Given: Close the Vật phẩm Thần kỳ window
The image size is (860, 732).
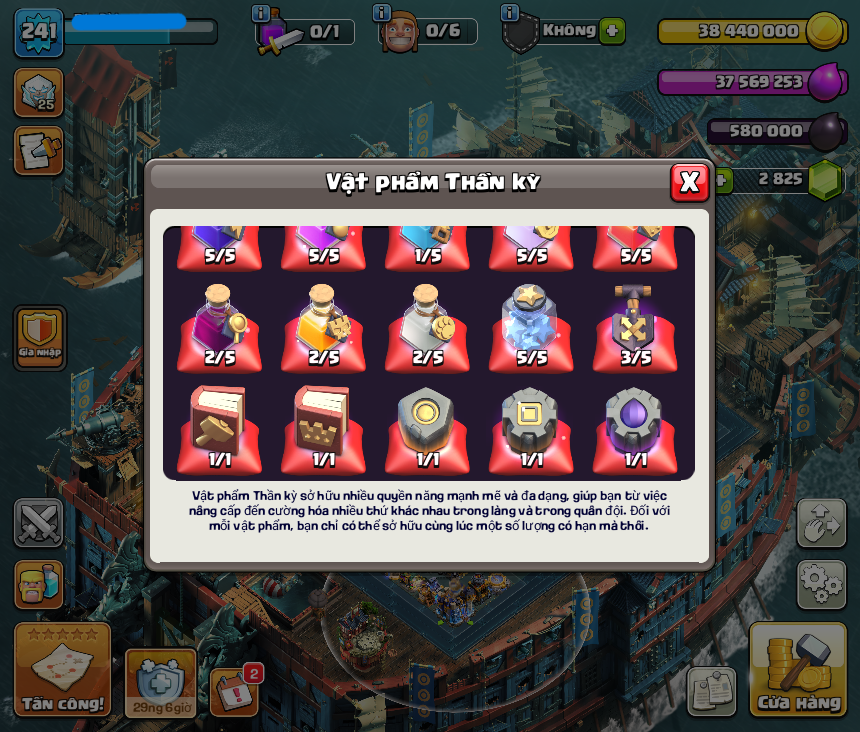Looking at the screenshot, I should tap(689, 182).
